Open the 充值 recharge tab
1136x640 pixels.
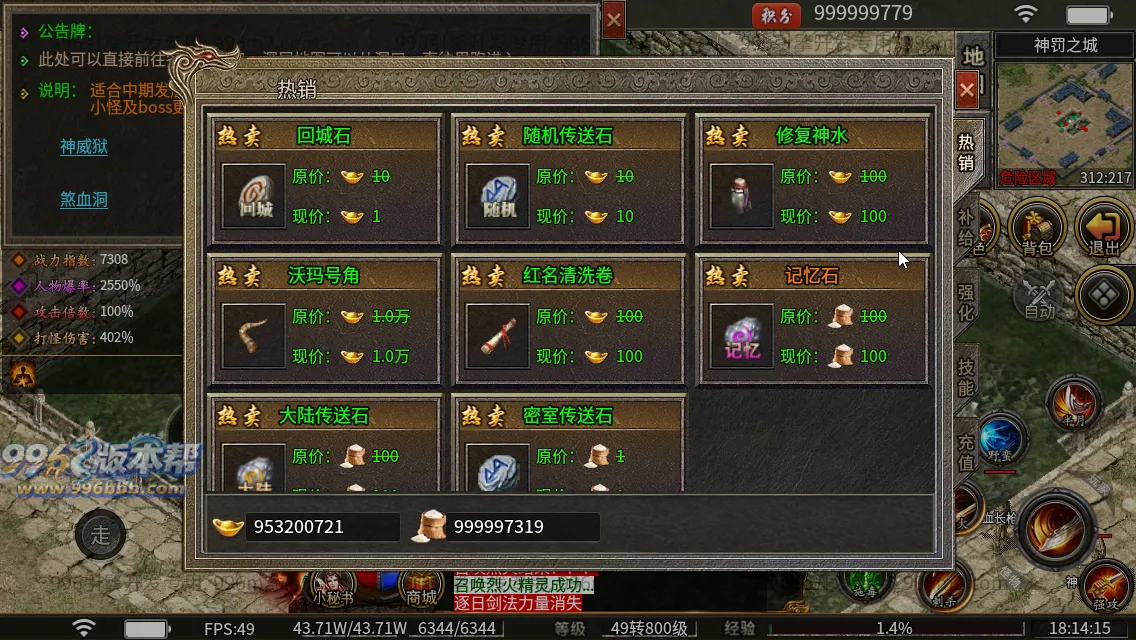[965, 452]
